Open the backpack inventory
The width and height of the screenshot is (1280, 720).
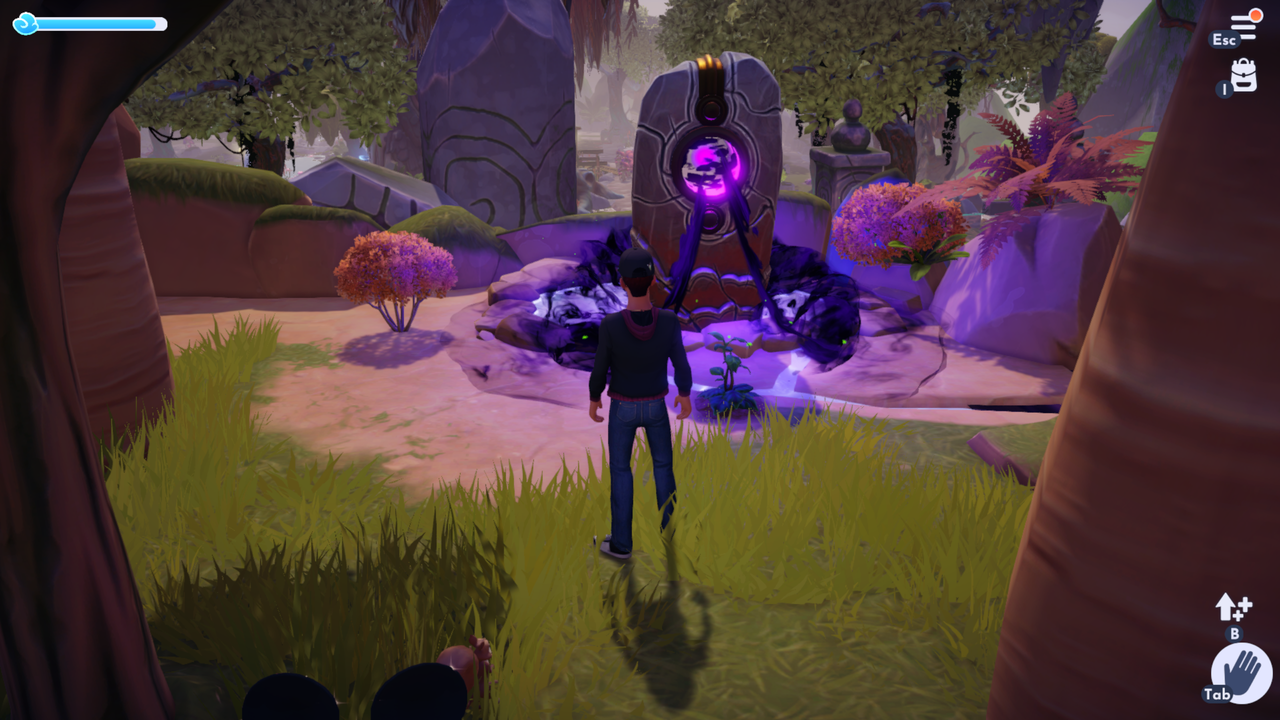(1243, 75)
